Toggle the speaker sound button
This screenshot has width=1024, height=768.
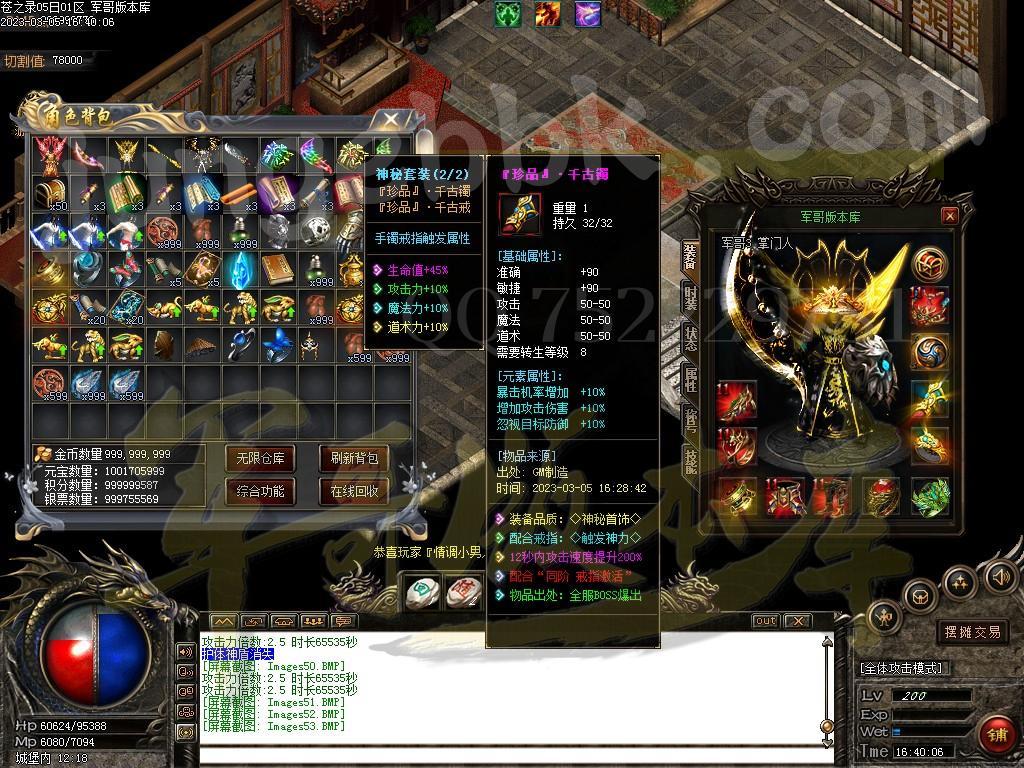(1000, 575)
